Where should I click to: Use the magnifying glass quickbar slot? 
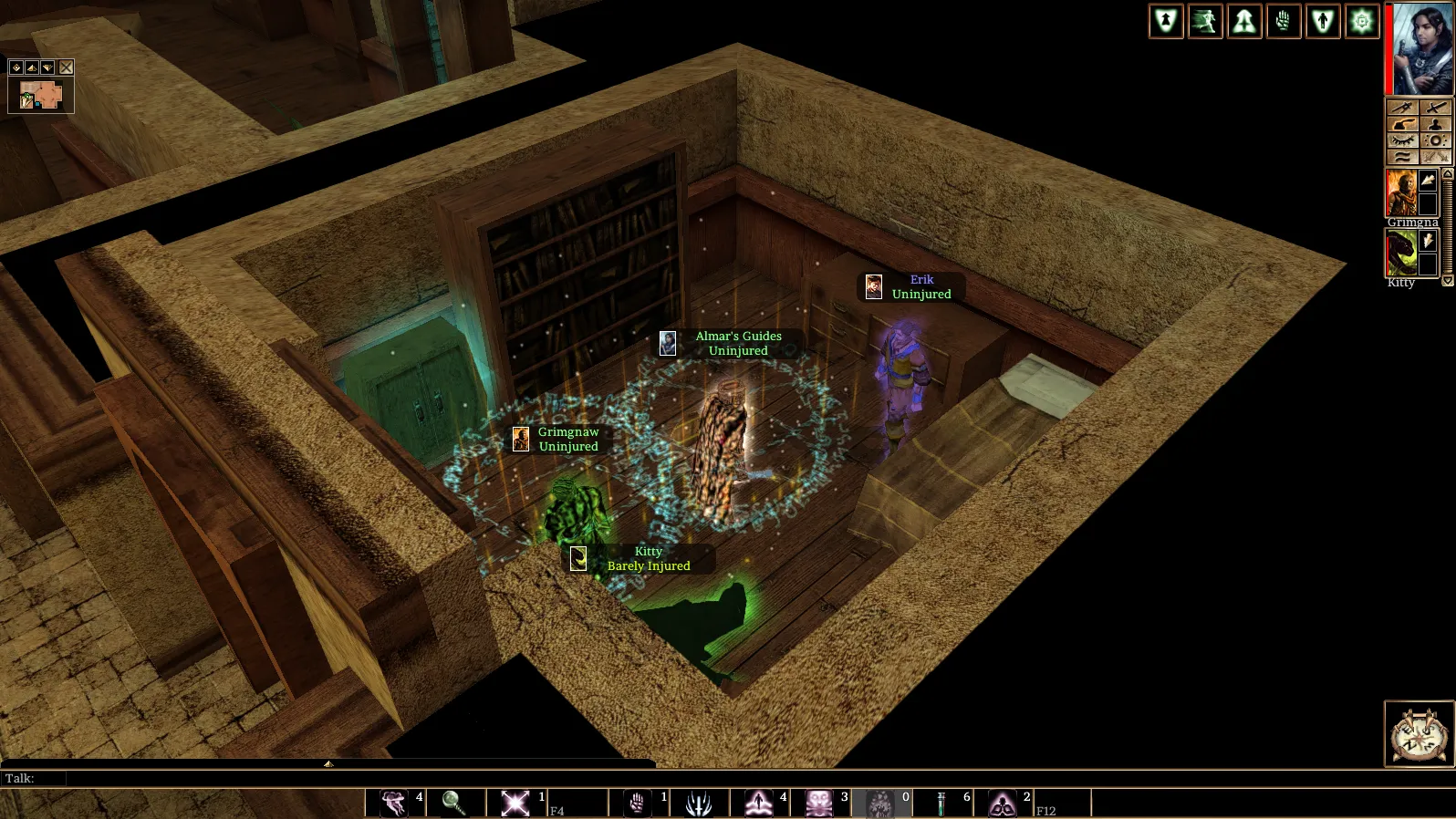(x=453, y=803)
